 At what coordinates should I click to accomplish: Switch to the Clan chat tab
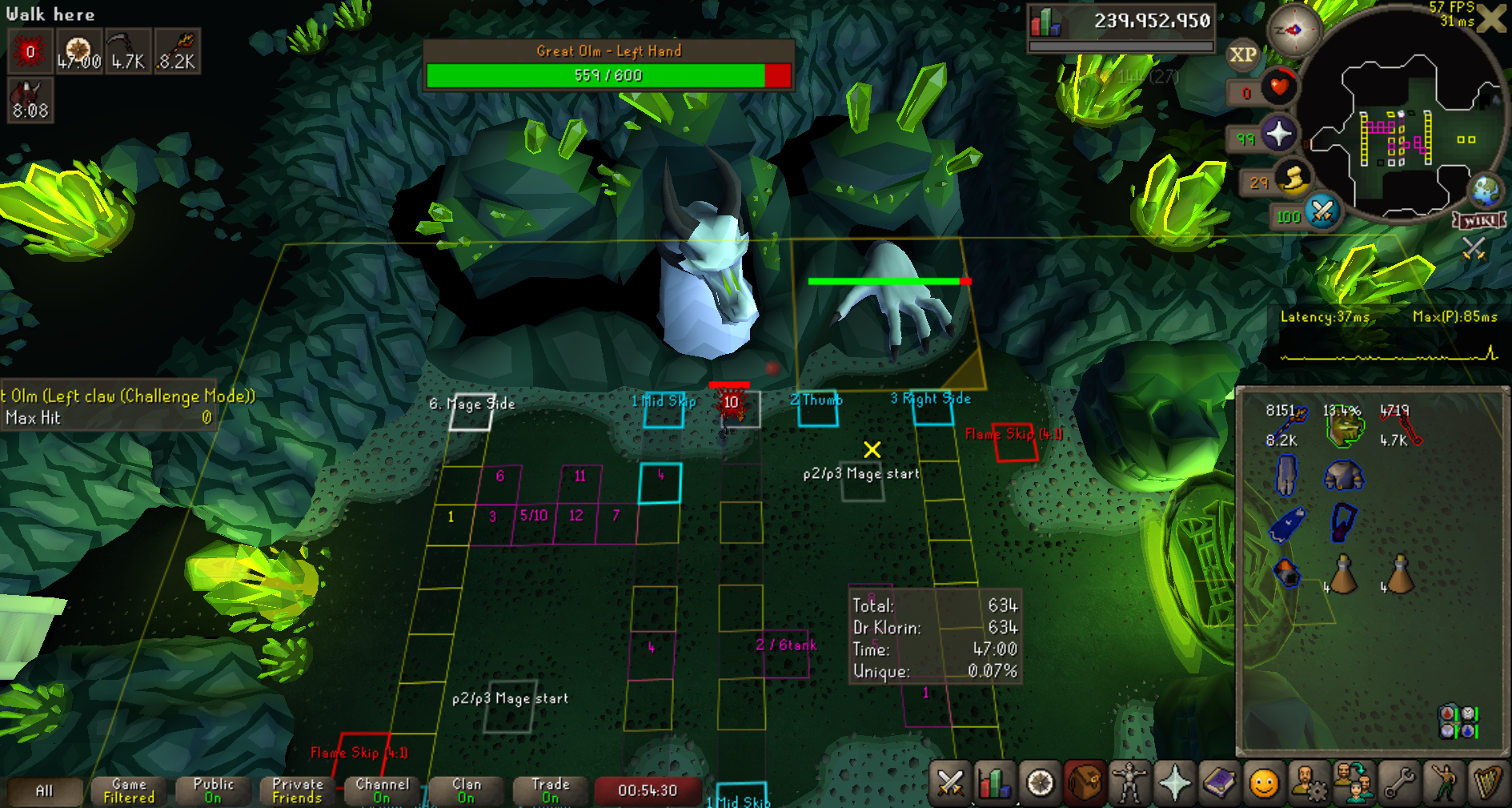tap(466, 790)
